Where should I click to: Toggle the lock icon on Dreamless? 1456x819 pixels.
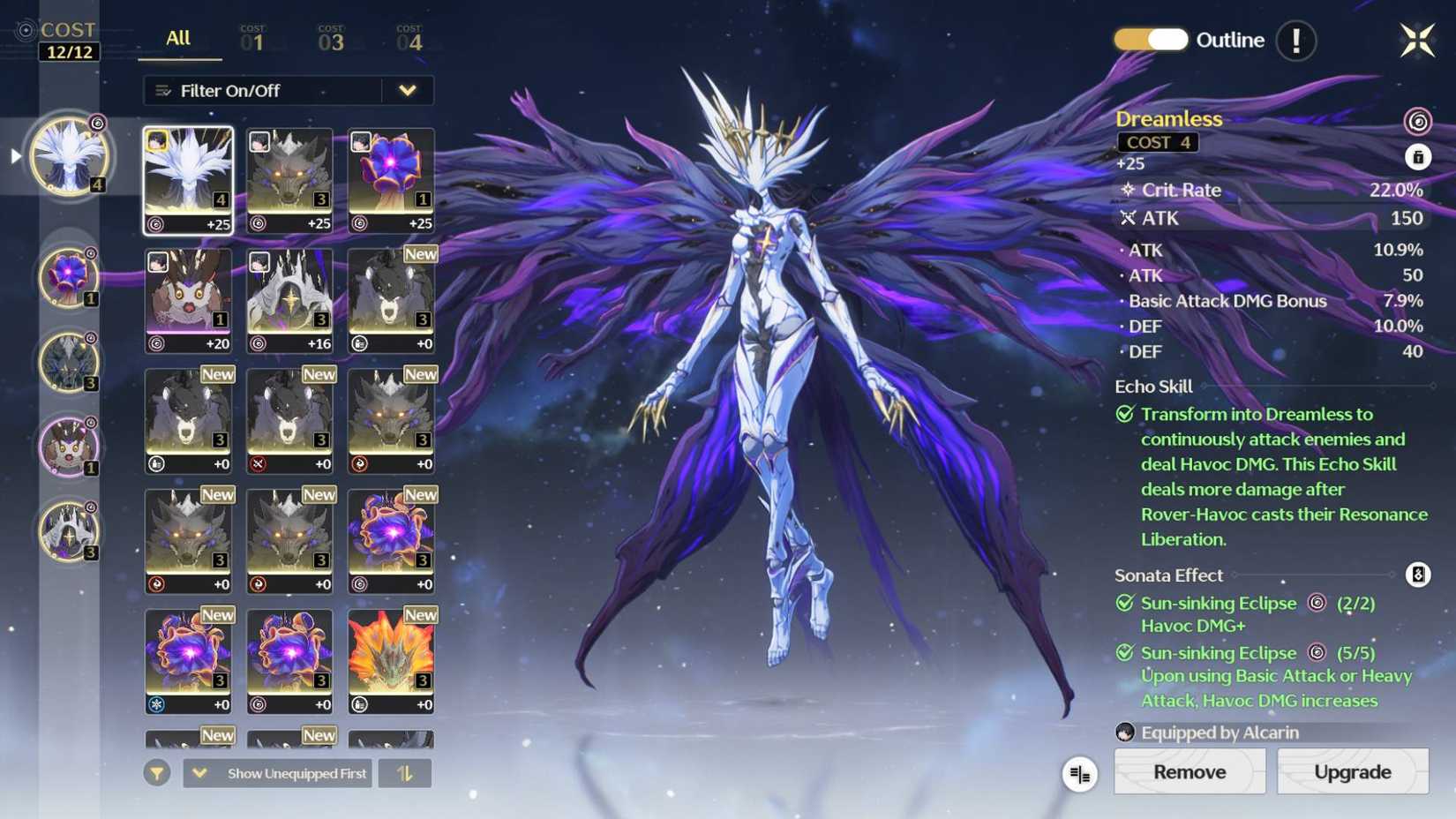(1417, 157)
